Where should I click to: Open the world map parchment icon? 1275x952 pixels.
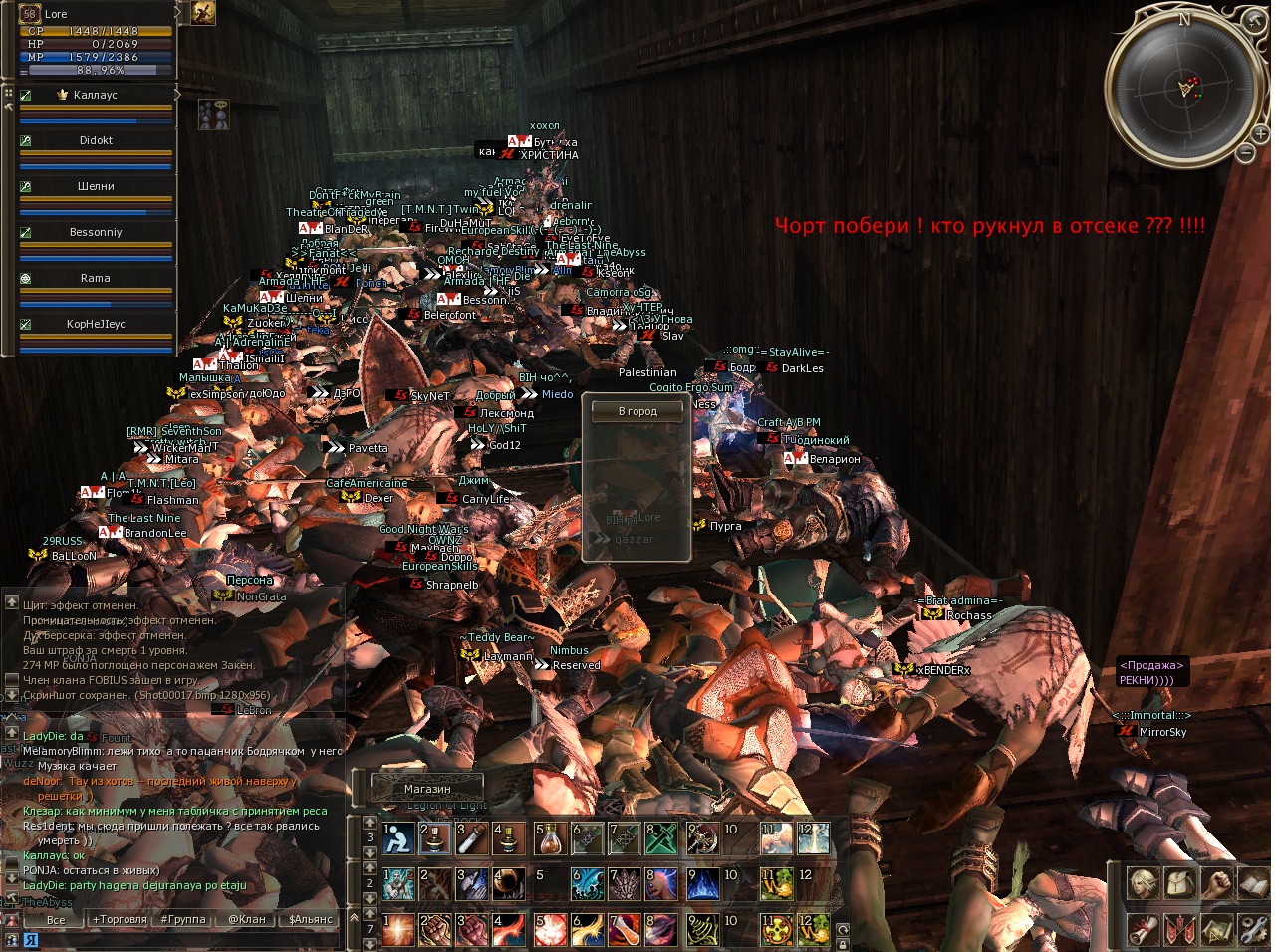[x=1216, y=929]
